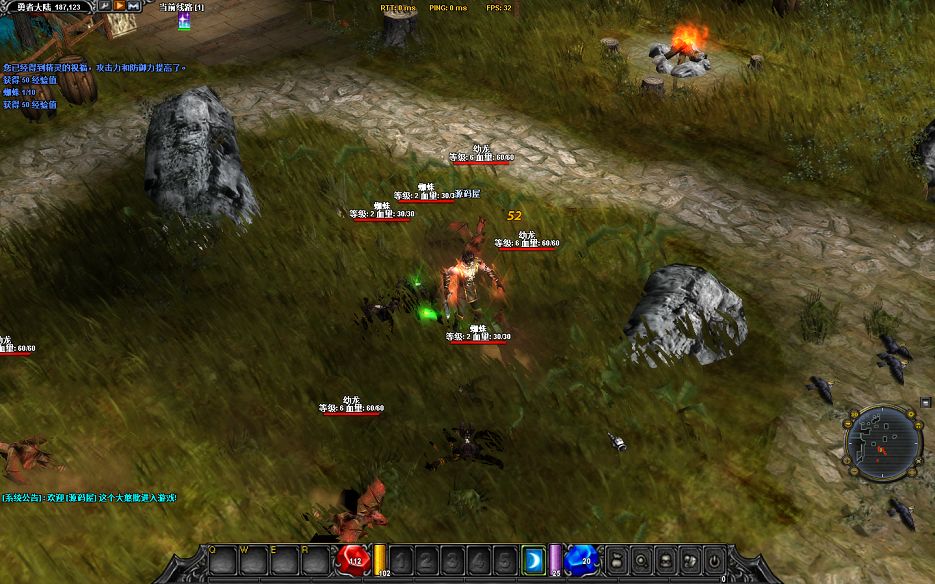Open the blue M map button
Image resolution: width=935 pixels, height=584 pixels.
[133, 6]
